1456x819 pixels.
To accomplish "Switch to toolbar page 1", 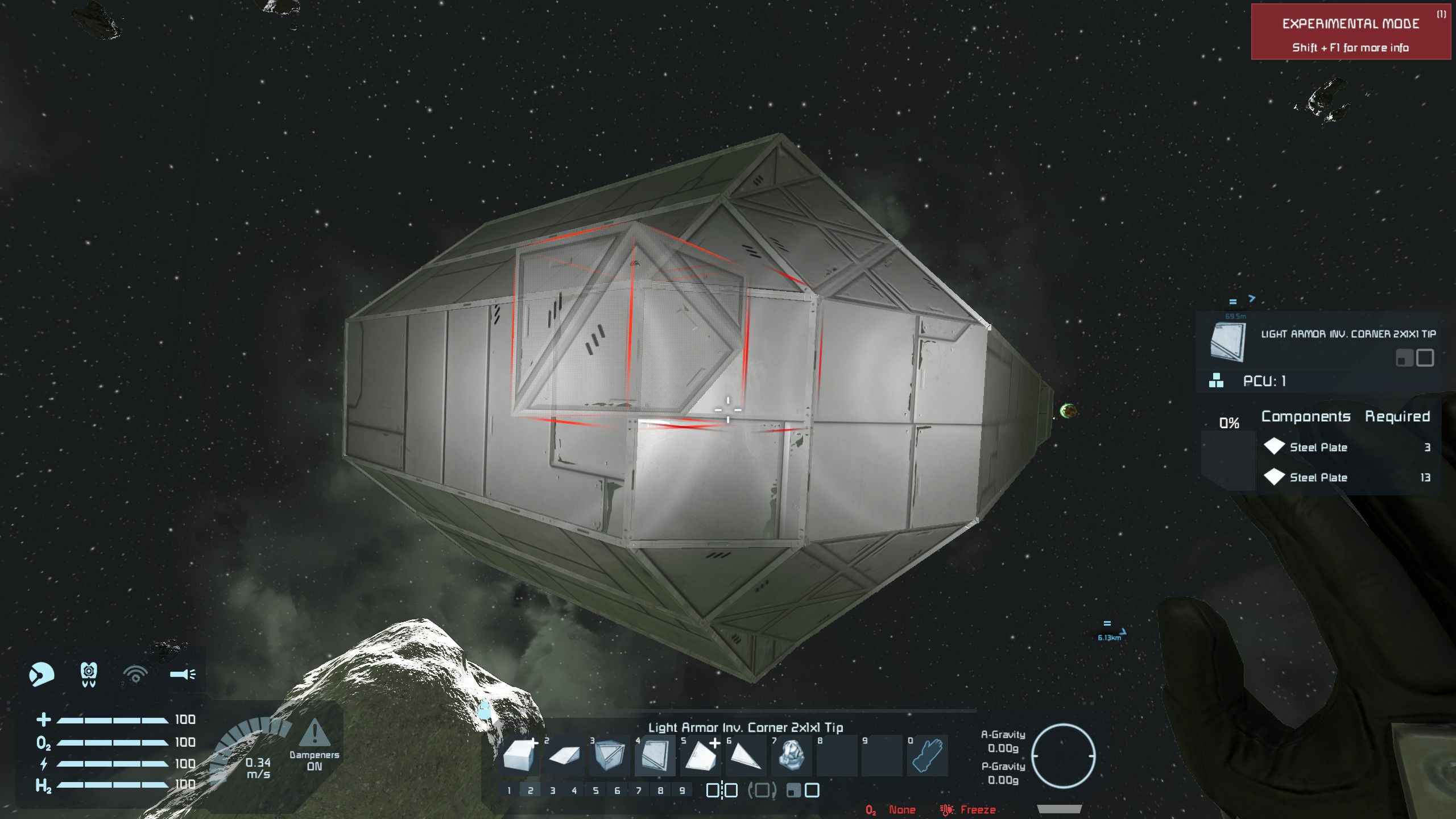I will click(509, 791).
